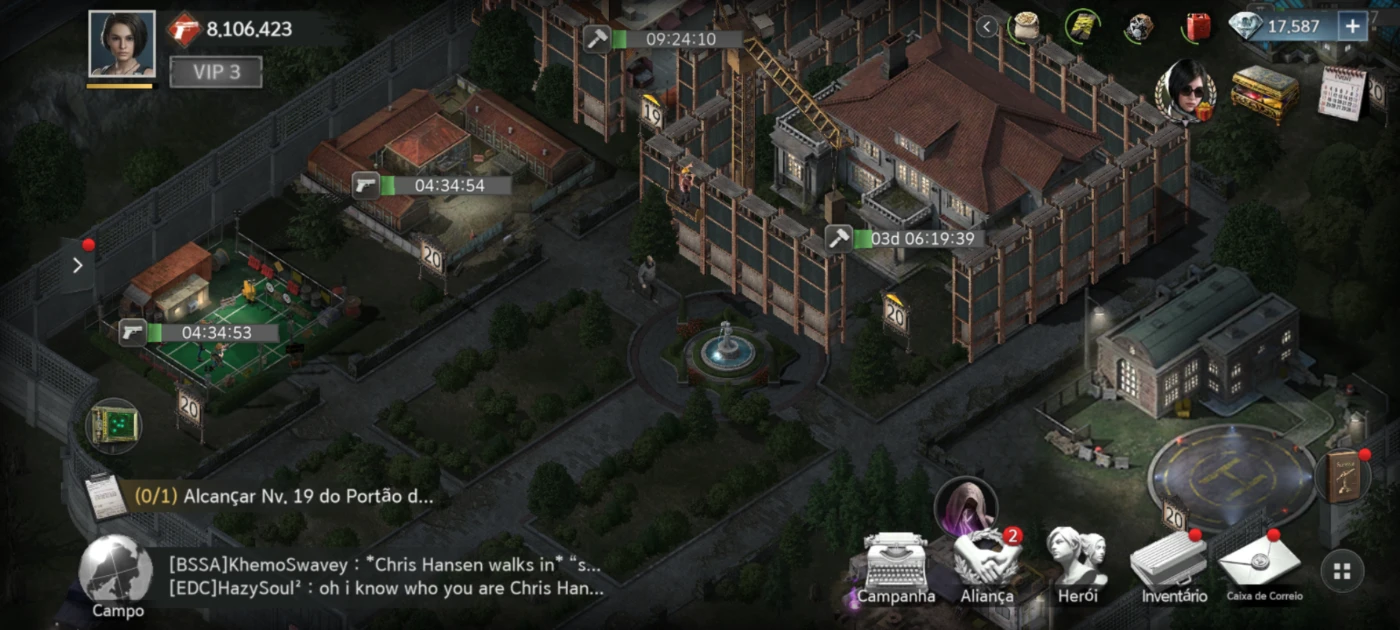The width and height of the screenshot is (1400, 630).
Task: Open Caixa de Correio mailbox
Action: click(x=1265, y=568)
